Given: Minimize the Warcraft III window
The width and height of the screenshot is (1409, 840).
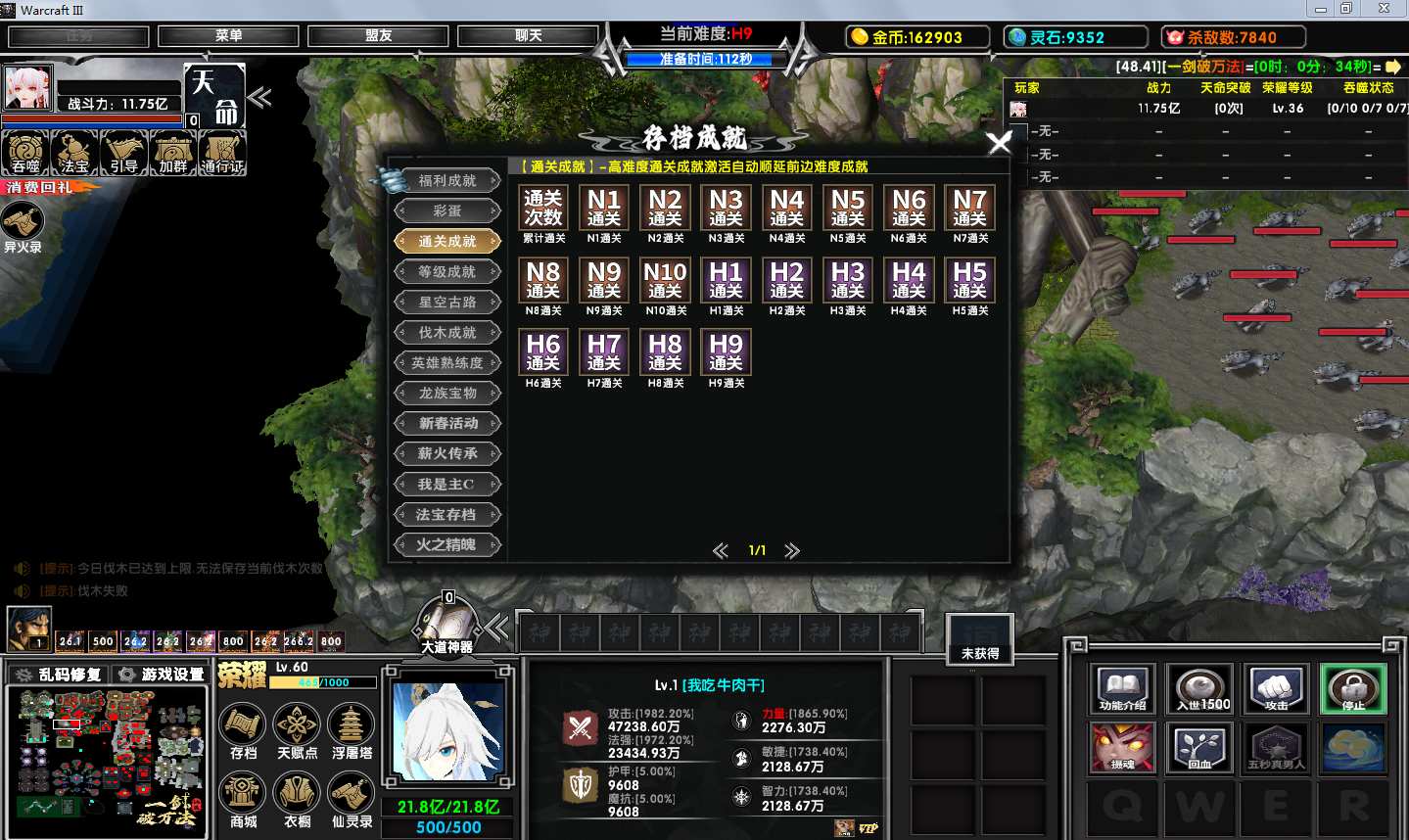Looking at the screenshot, I should (1320, 9).
